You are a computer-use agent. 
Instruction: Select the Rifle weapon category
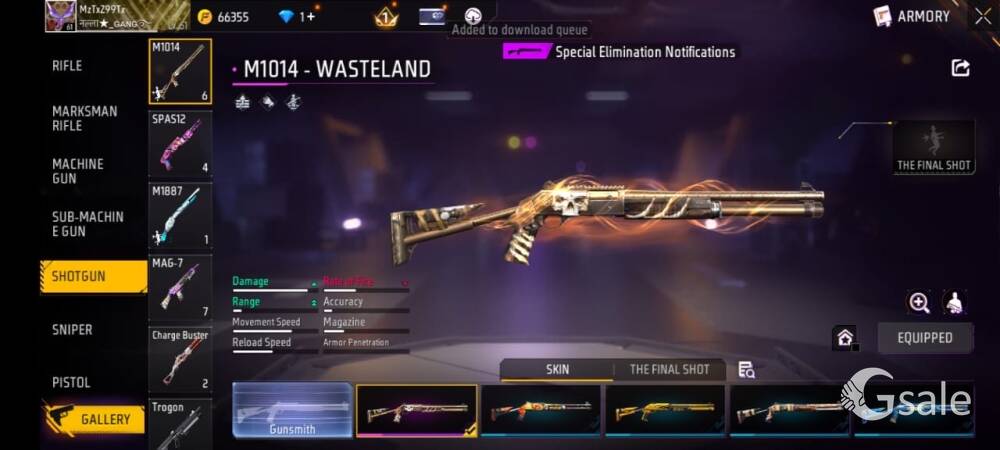click(x=68, y=66)
